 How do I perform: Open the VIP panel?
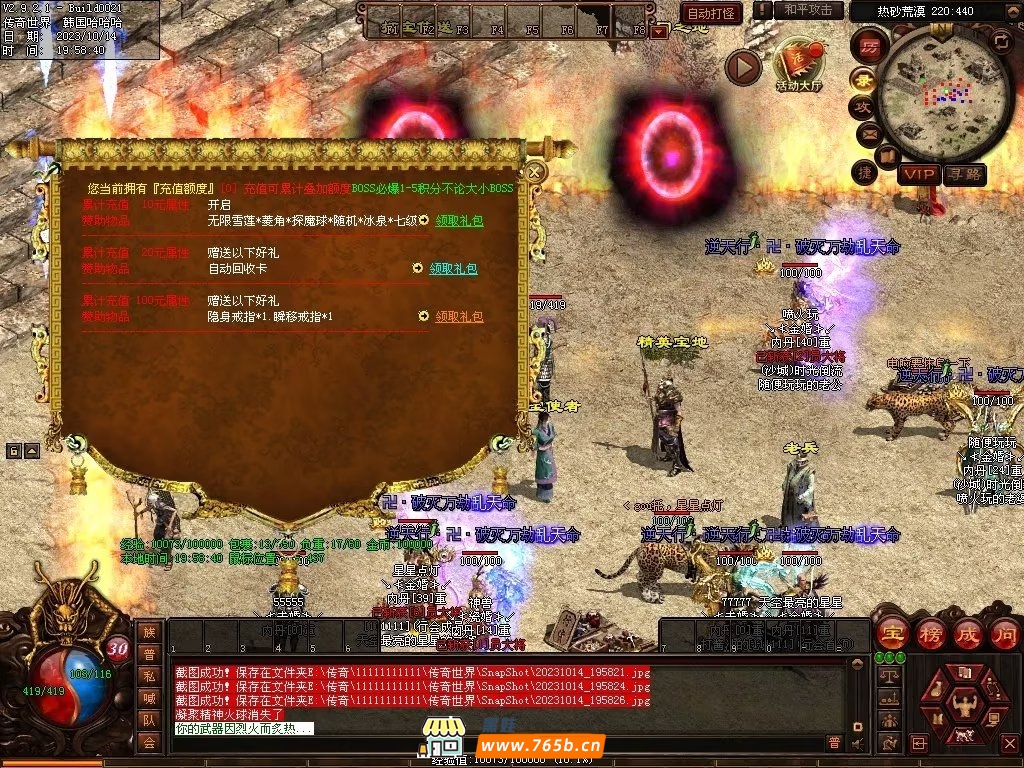(x=917, y=174)
